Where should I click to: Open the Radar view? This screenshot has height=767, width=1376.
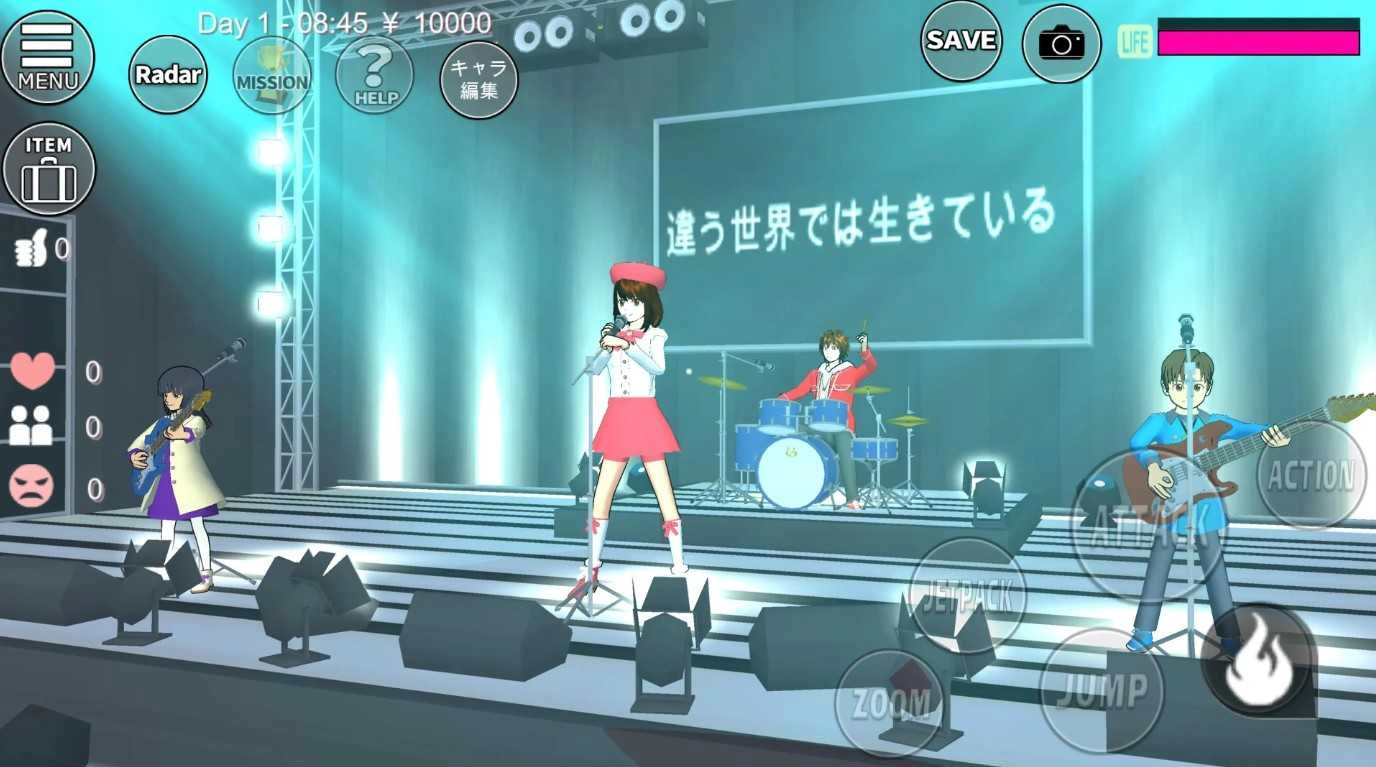coord(167,74)
